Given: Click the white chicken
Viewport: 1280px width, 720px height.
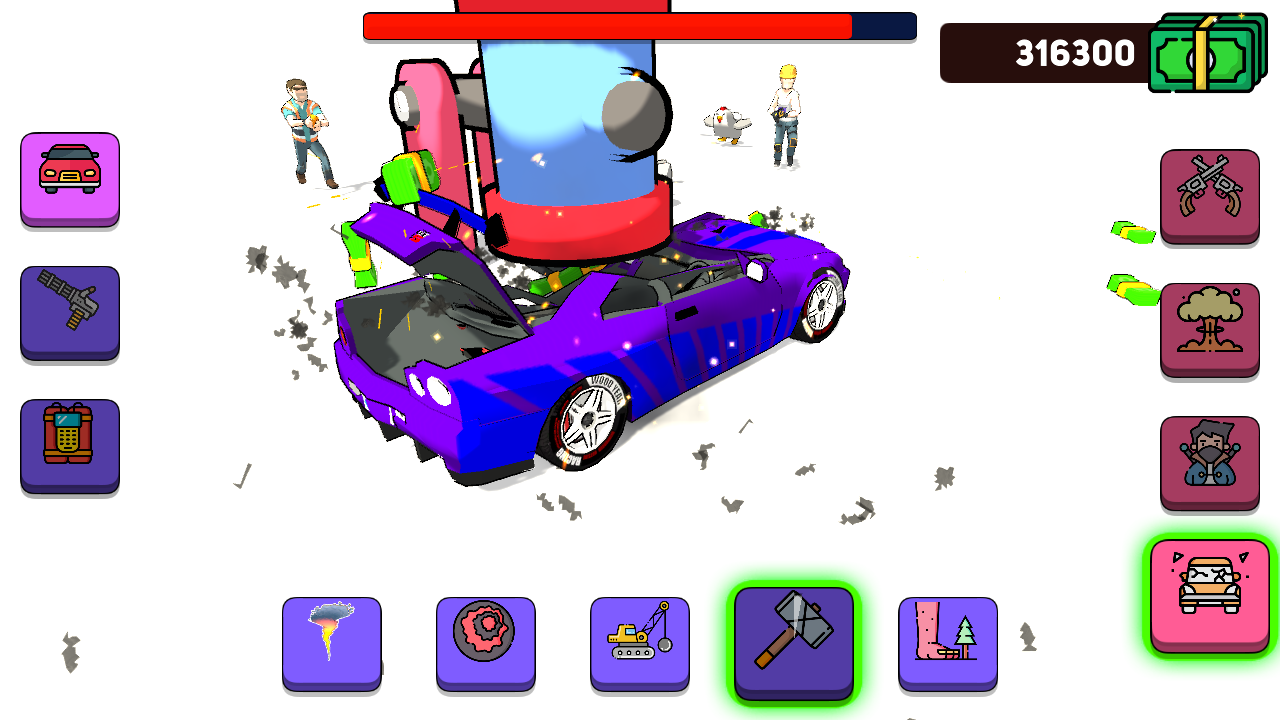Looking at the screenshot, I should (x=727, y=122).
